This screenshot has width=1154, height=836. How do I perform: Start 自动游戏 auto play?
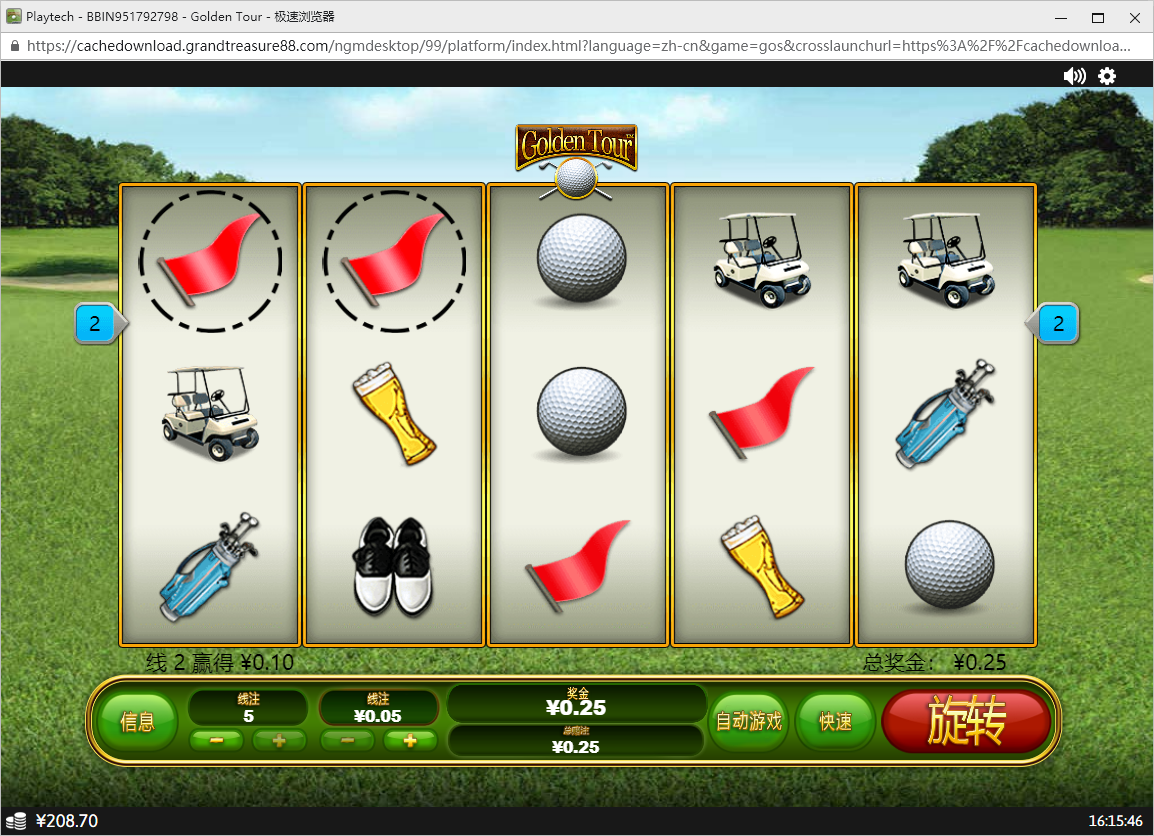748,721
